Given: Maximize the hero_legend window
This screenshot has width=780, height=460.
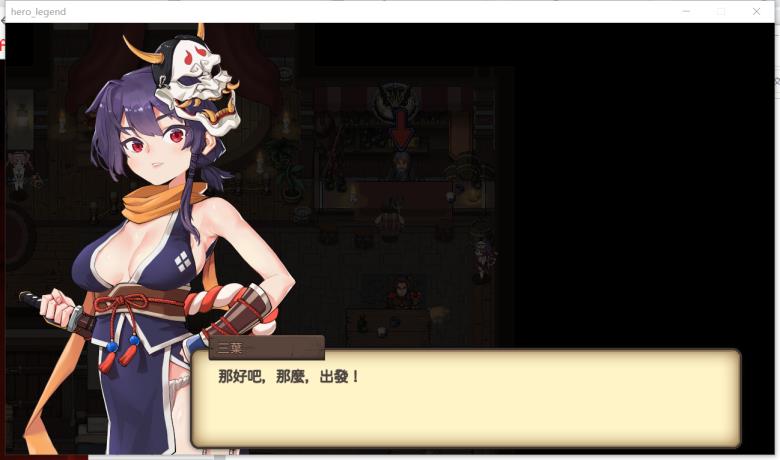Looking at the screenshot, I should click(x=721, y=11).
